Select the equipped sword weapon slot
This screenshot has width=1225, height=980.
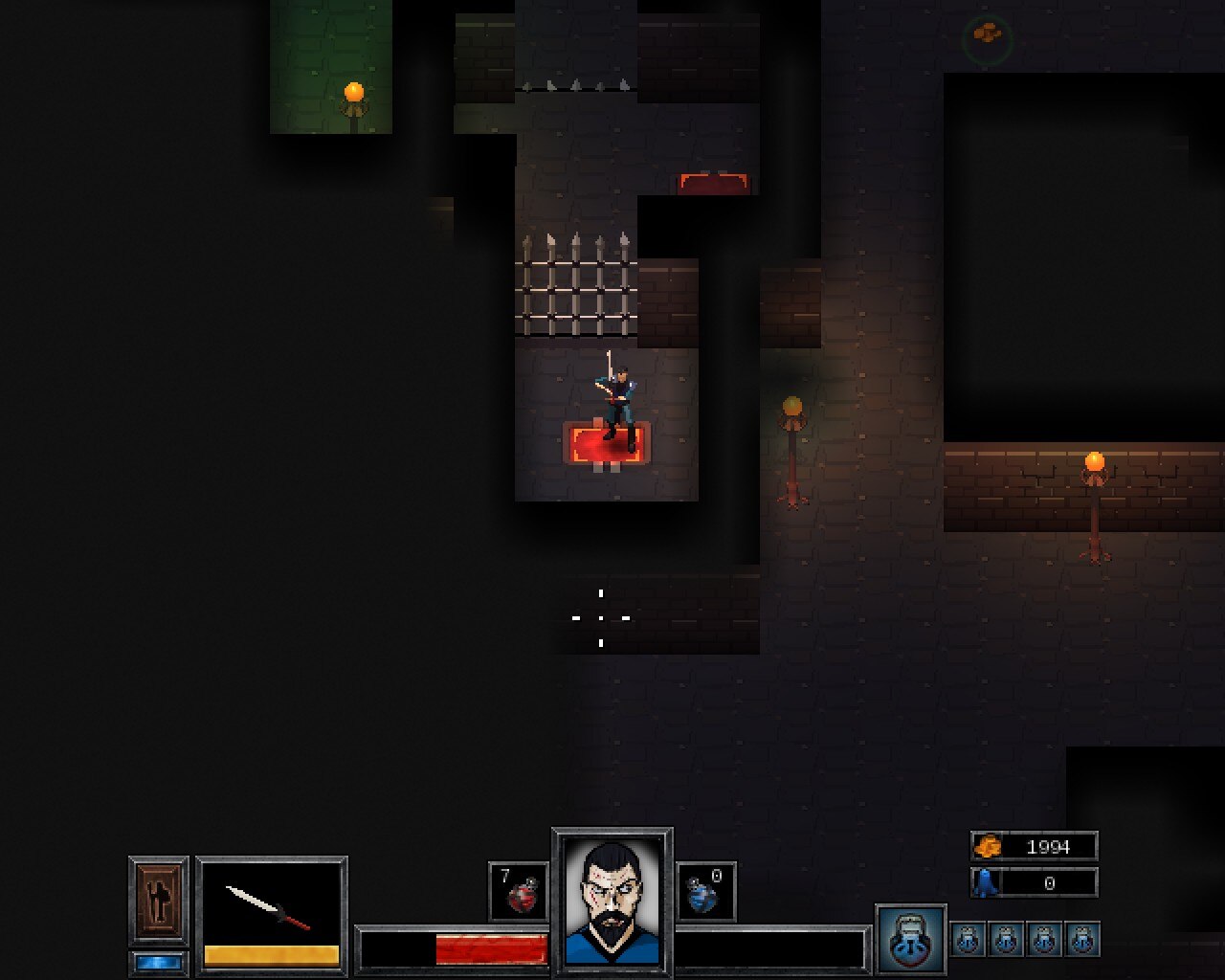[272, 906]
